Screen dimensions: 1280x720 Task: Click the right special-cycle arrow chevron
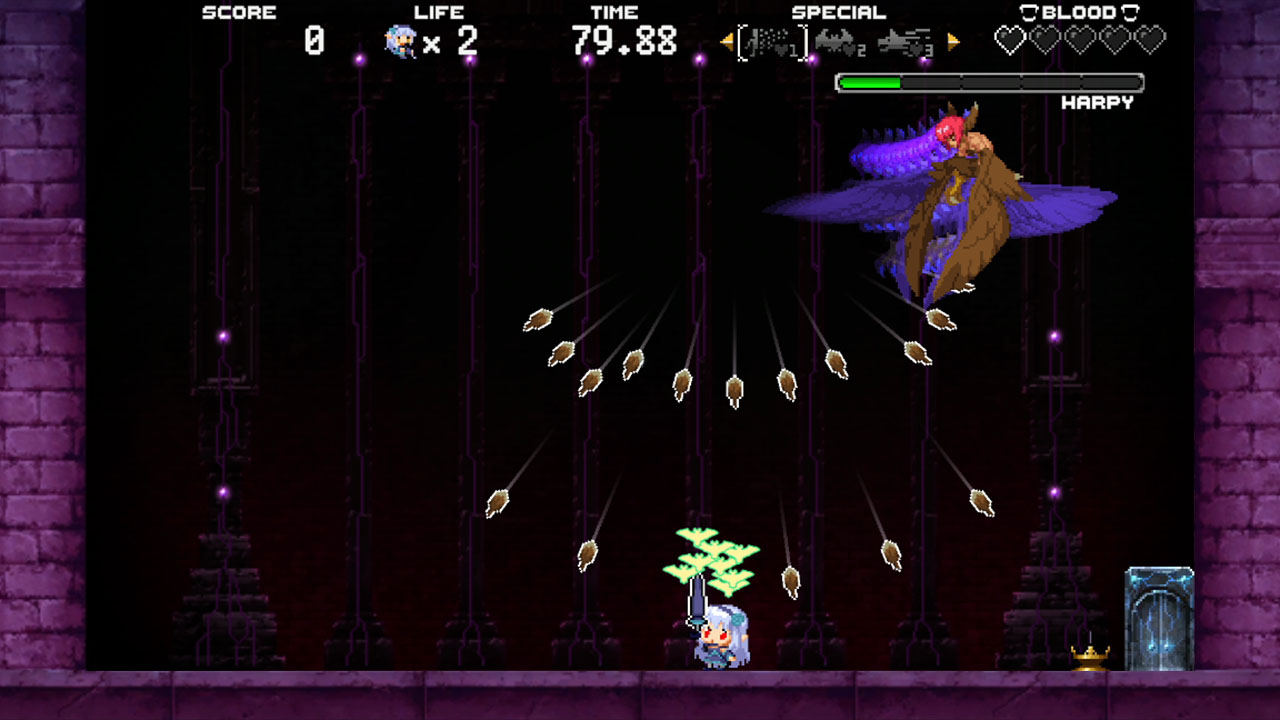[x=953, y=42]
